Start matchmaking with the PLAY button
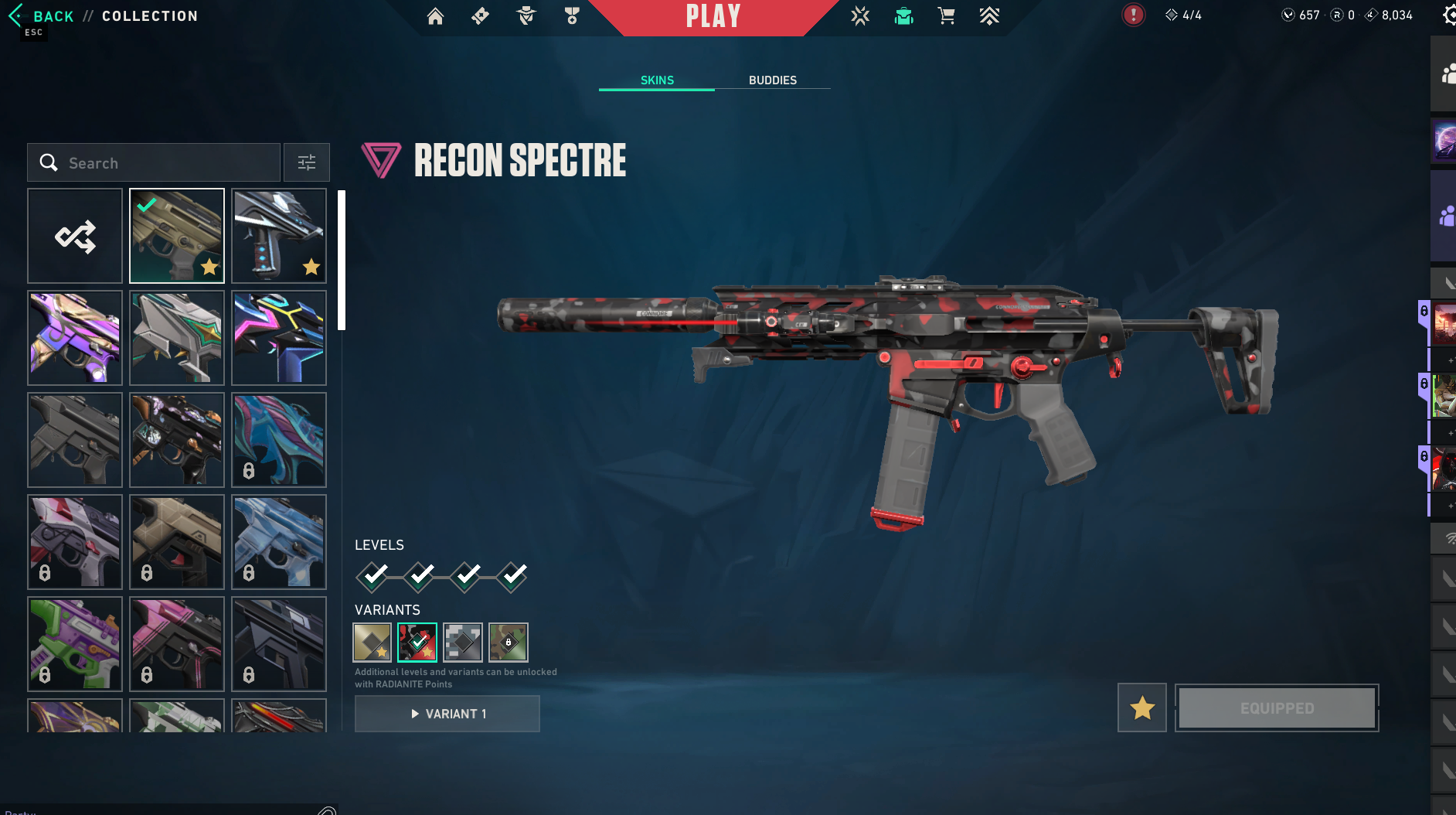1456x815 pixels. coord(713,16)
